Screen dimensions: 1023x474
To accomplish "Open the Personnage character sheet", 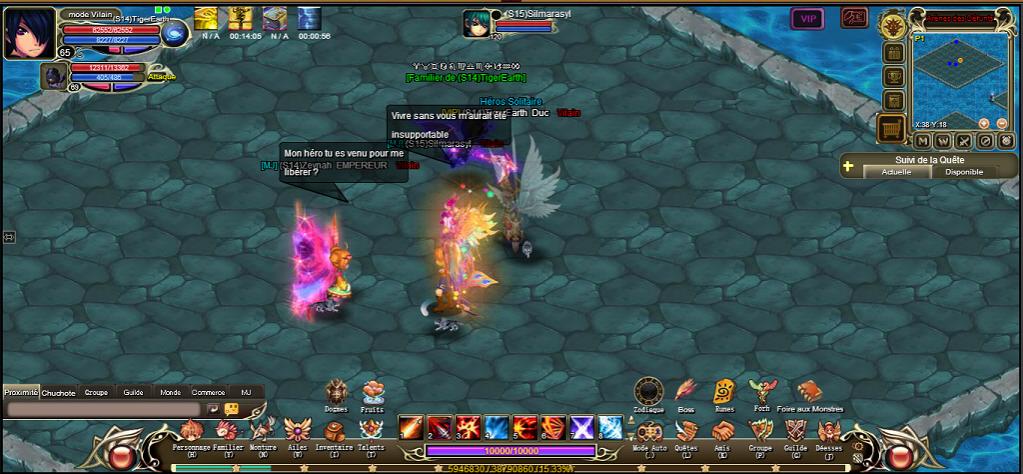I will tap(192, 430).
